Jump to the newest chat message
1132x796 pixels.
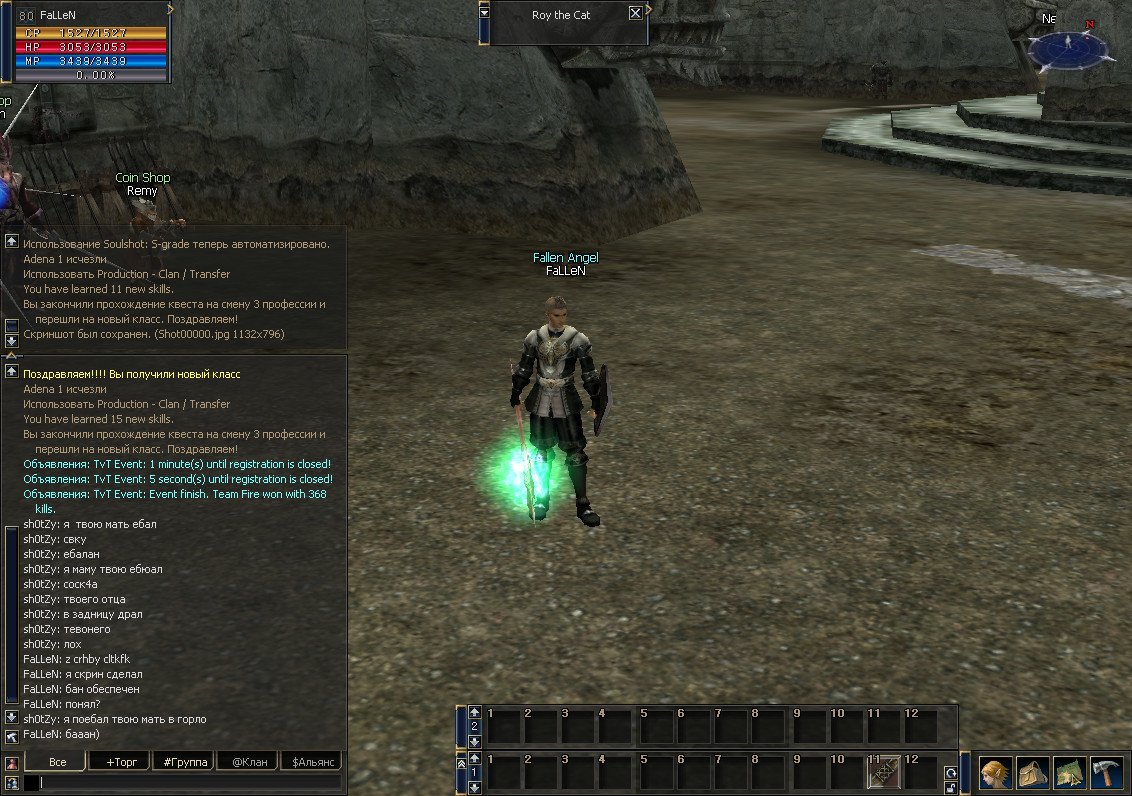click(x=12, y=736)
